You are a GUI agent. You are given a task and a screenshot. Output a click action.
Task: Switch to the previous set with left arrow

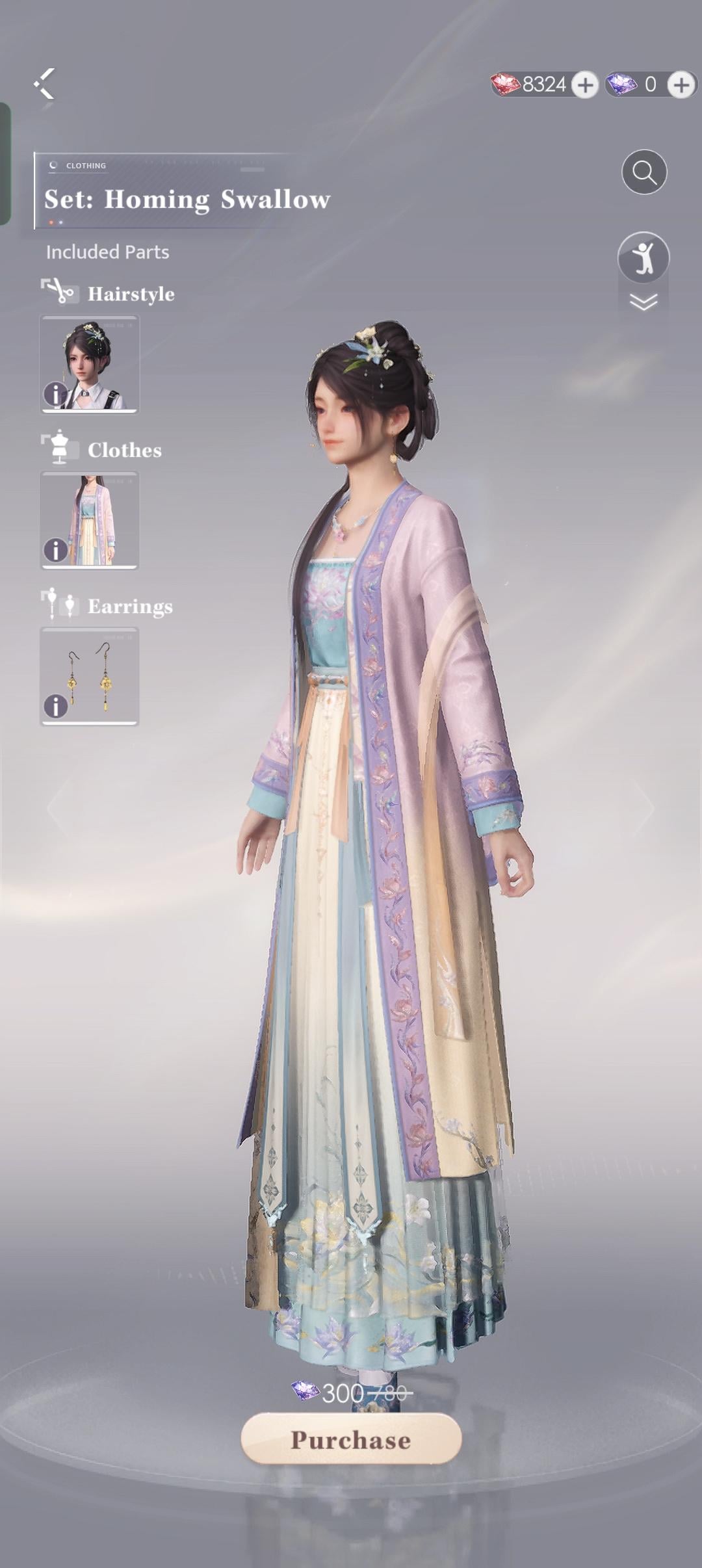57,807
